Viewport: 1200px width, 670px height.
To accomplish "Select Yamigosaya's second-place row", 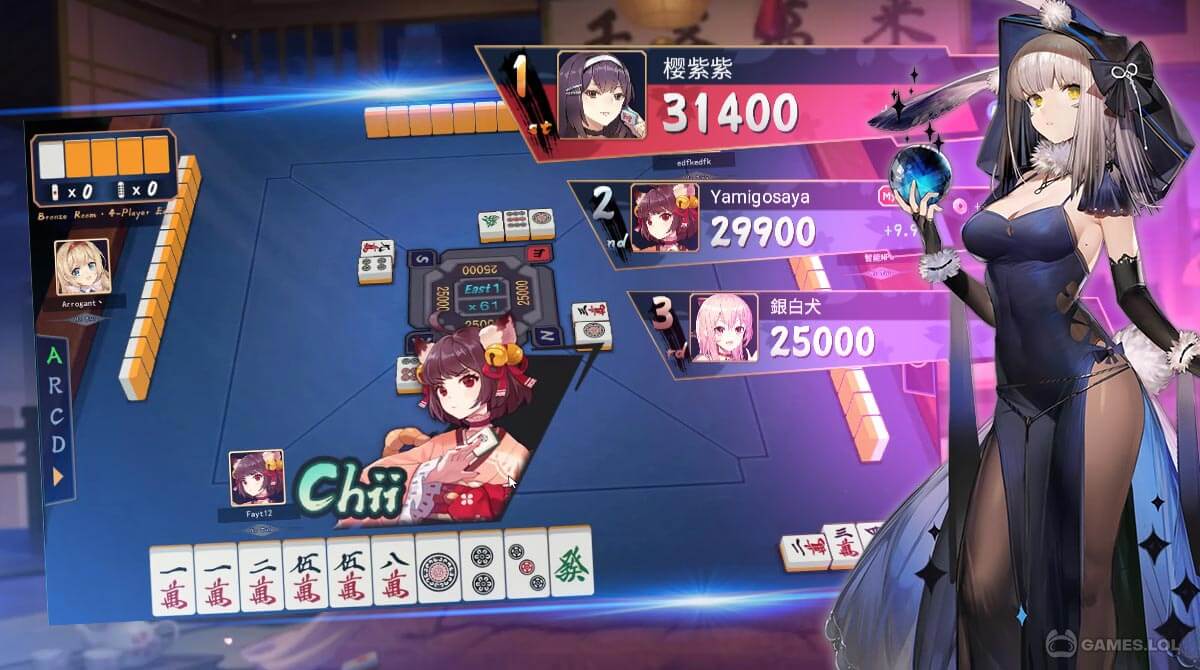I will pyautogui.click(x=750, y=216).
